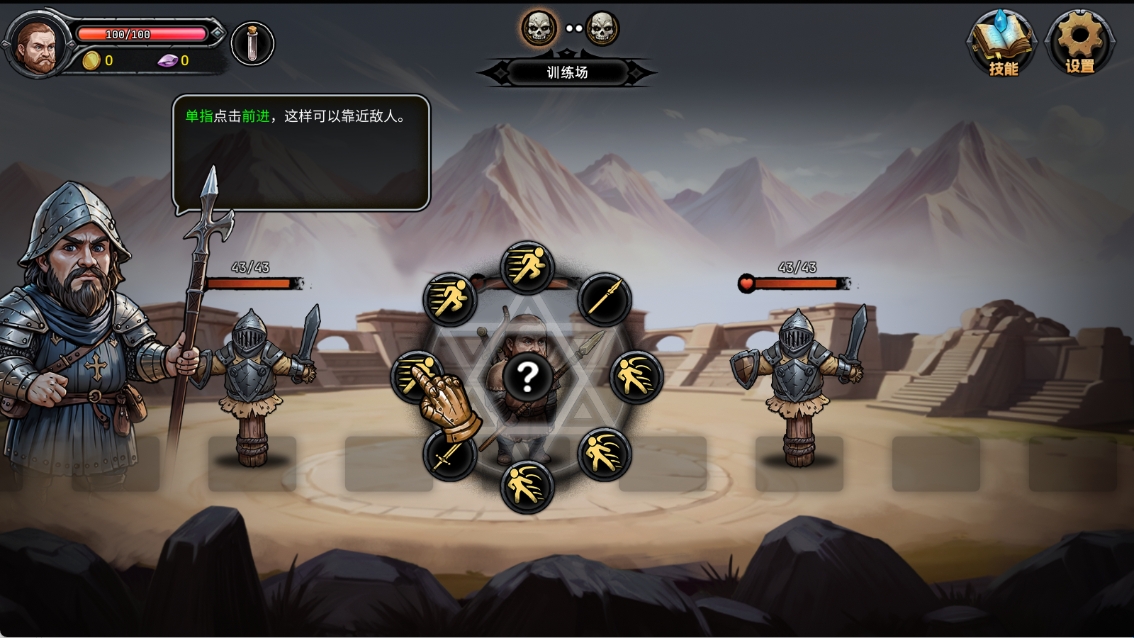Tap the advance icon under the gauntlet pointer

pos(415,375)
